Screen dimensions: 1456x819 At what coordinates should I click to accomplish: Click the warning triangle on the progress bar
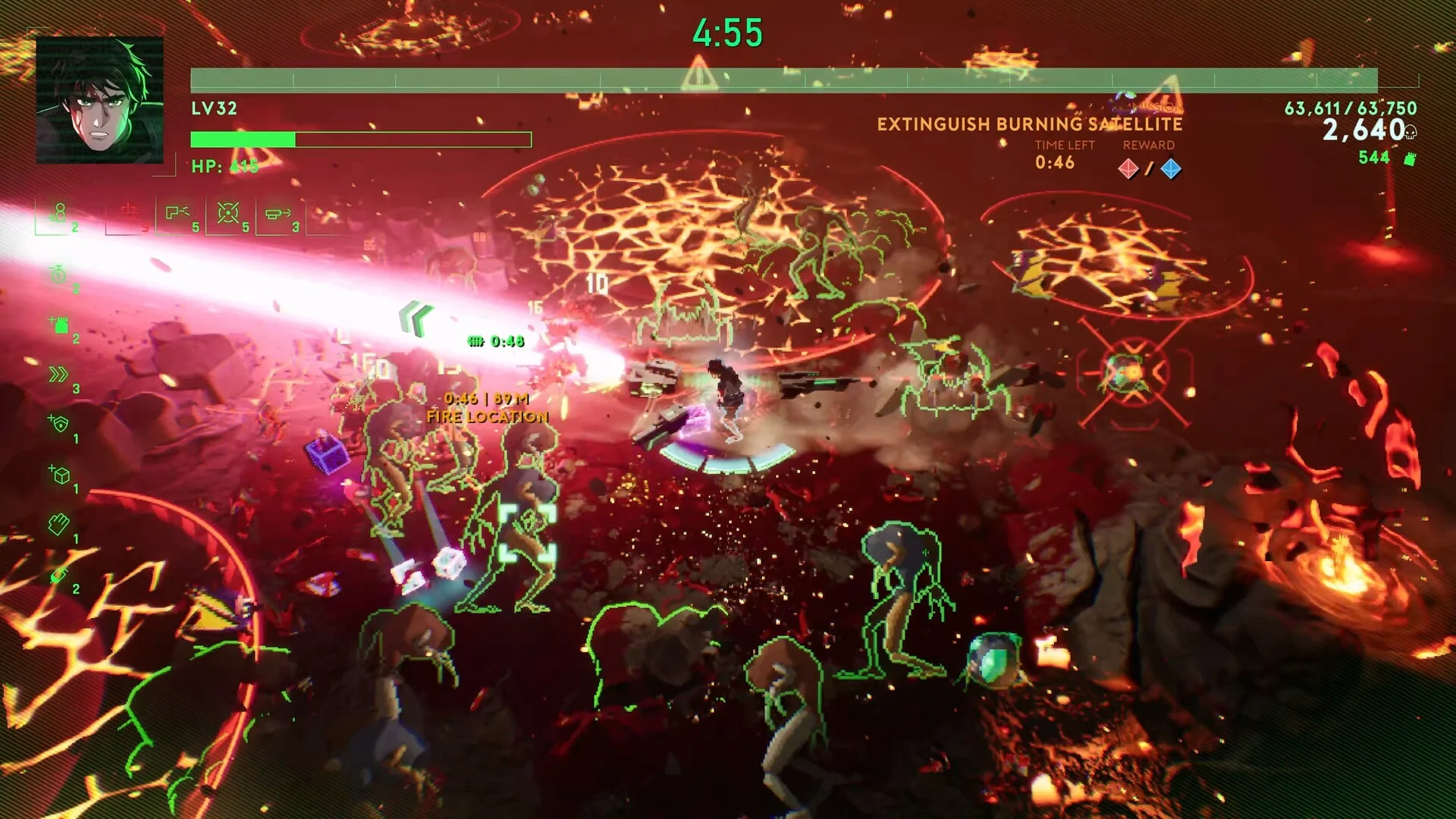tap(698, 76)
